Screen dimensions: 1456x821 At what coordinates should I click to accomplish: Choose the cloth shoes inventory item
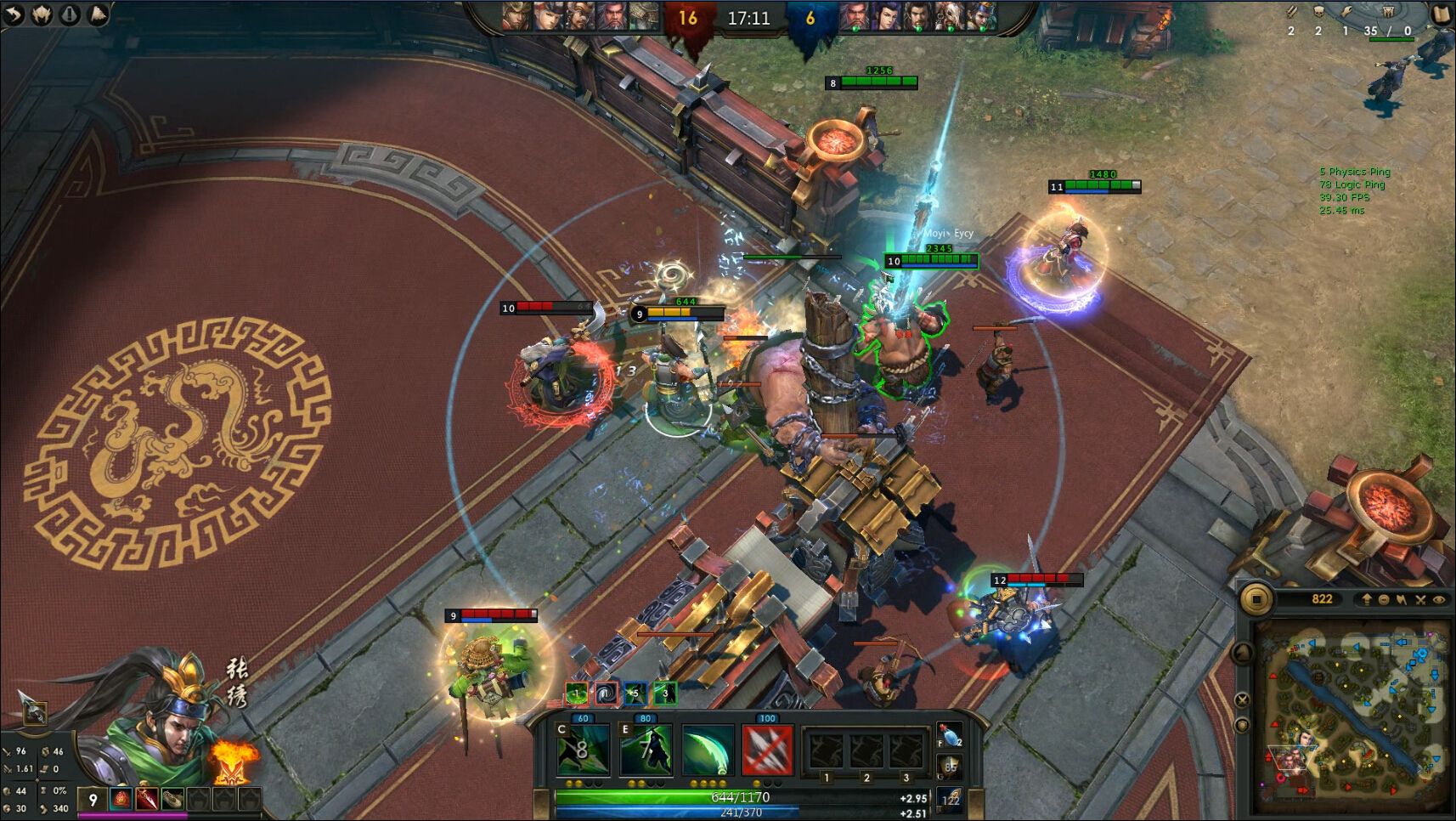coord(172,799)
